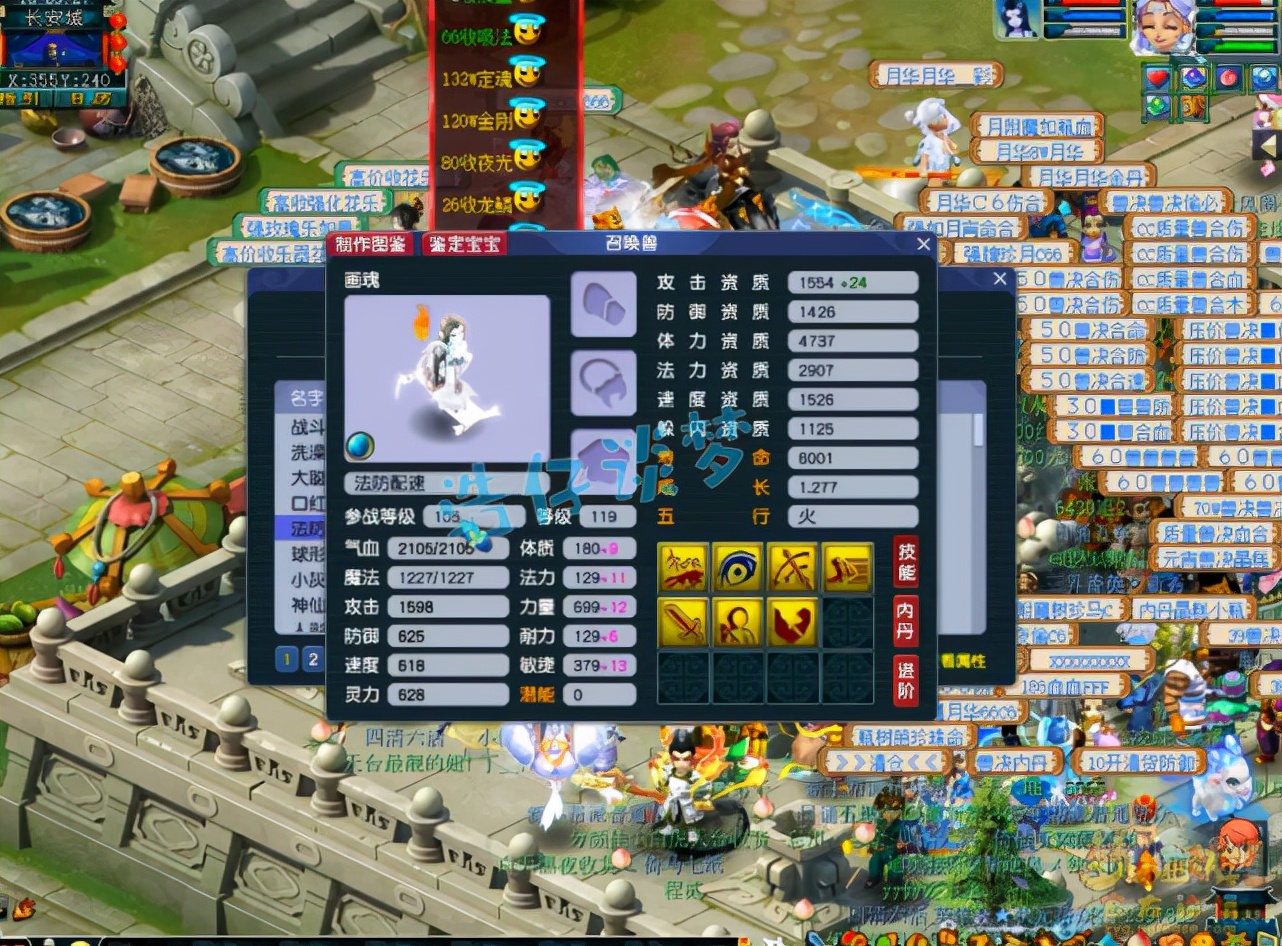
Task: Click the red 技能 button
Action: pyautogui.click(x=905, y=561)
